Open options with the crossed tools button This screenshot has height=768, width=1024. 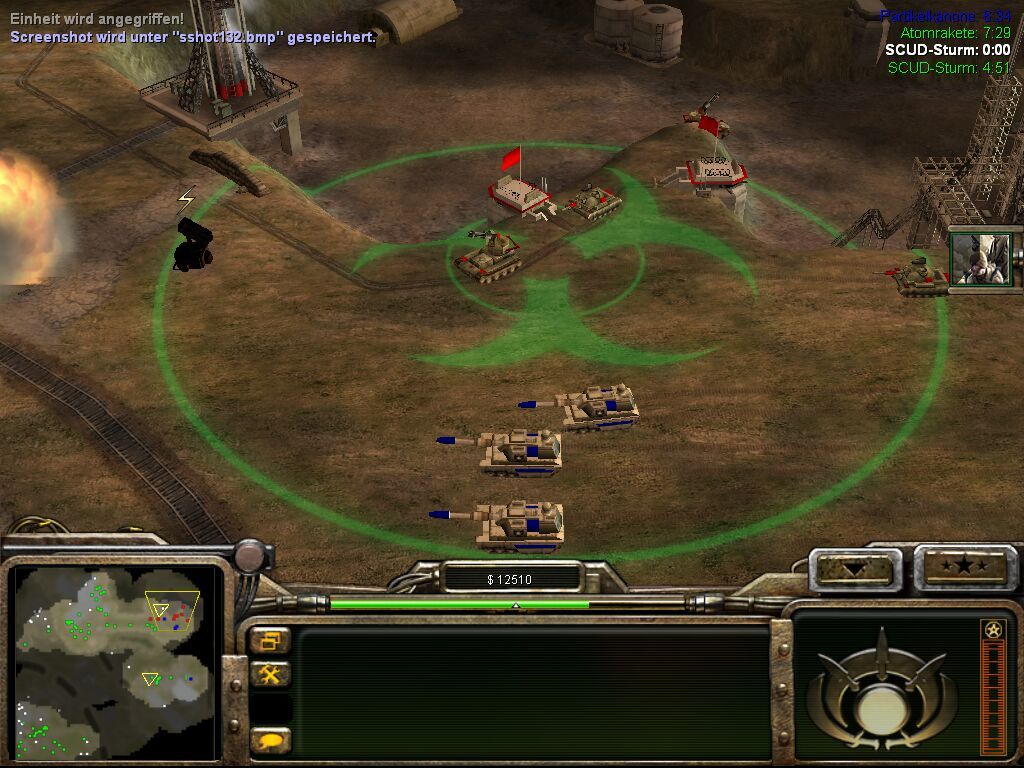pos(270,675)
